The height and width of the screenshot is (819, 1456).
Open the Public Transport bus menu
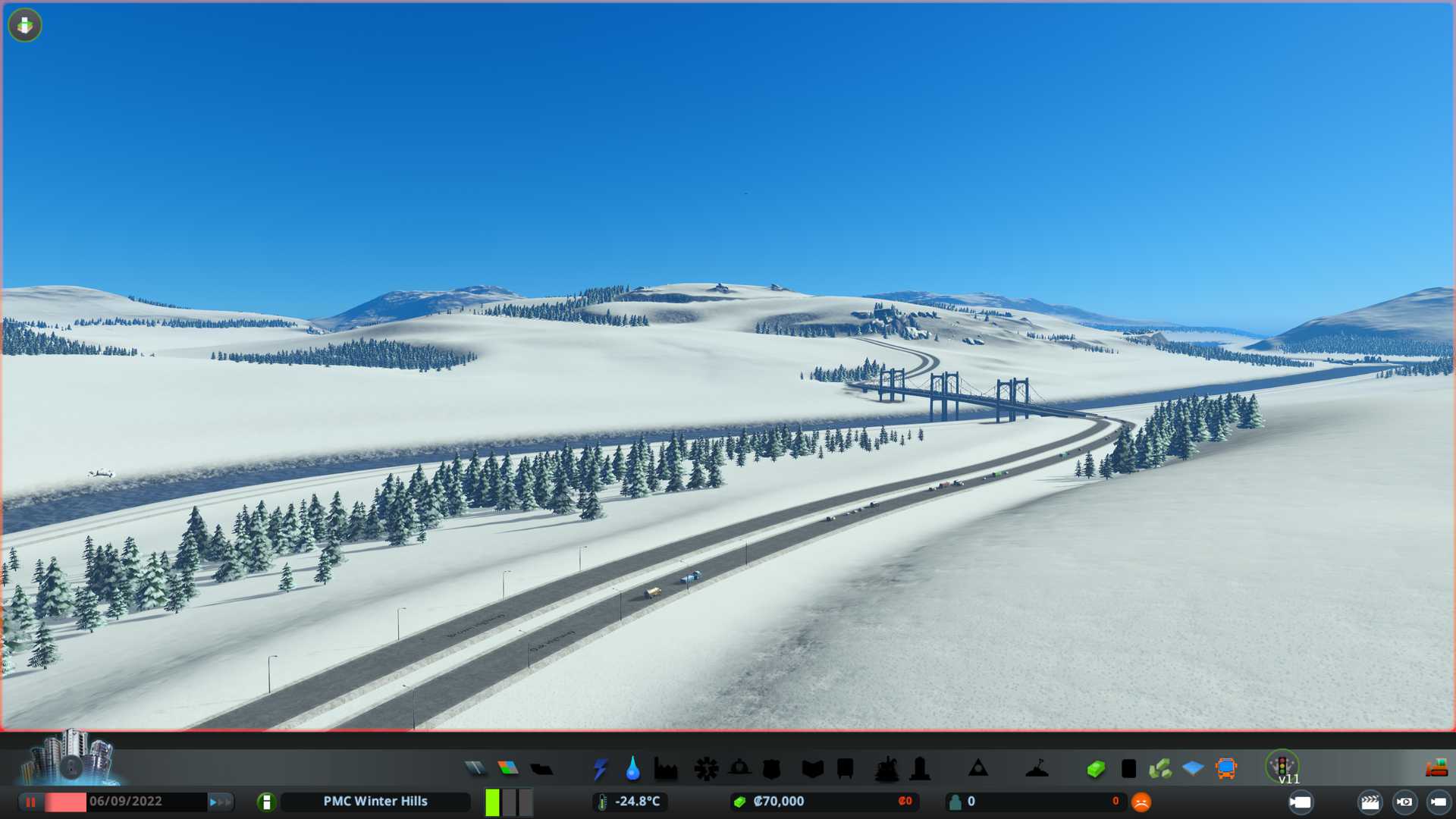coord(1225,768)
